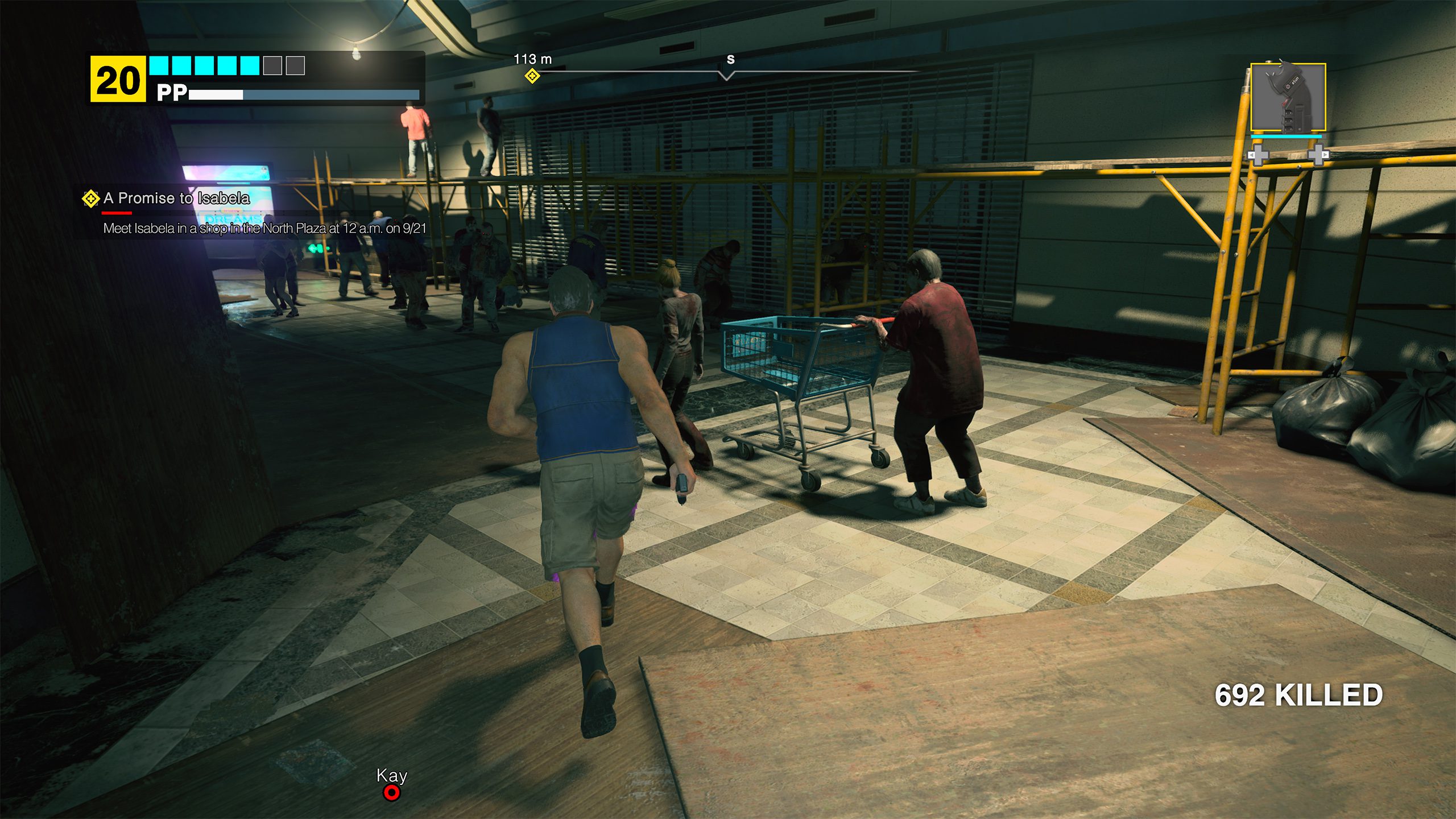Open the A Promise to Isabela objective
This screenshot has width=1456, height=819.
click(x=176, y=198)
